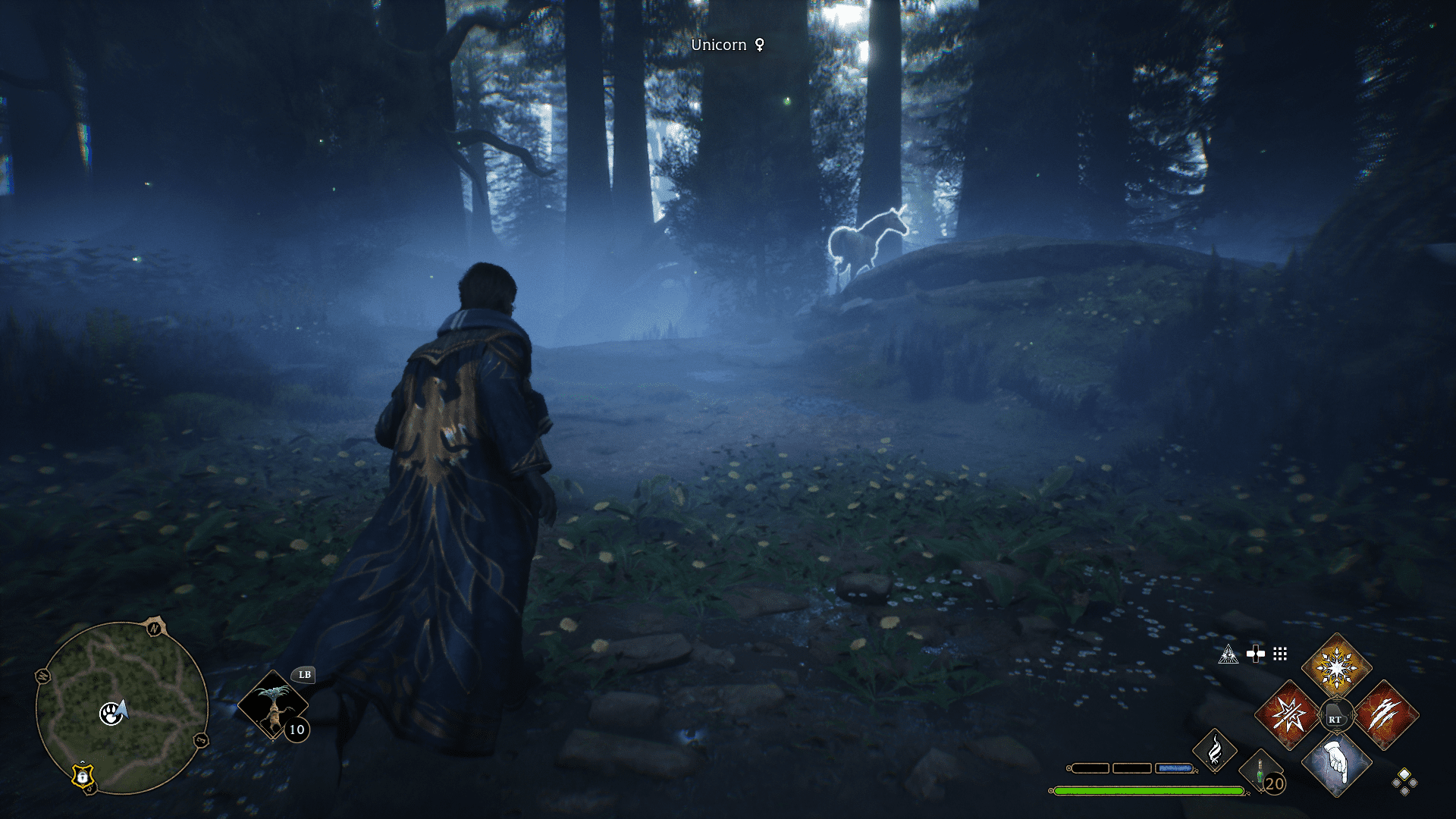Click the white cross icon above the spell diamond
Viewport: 1456px width, 819px height.
coord(1256,653)
